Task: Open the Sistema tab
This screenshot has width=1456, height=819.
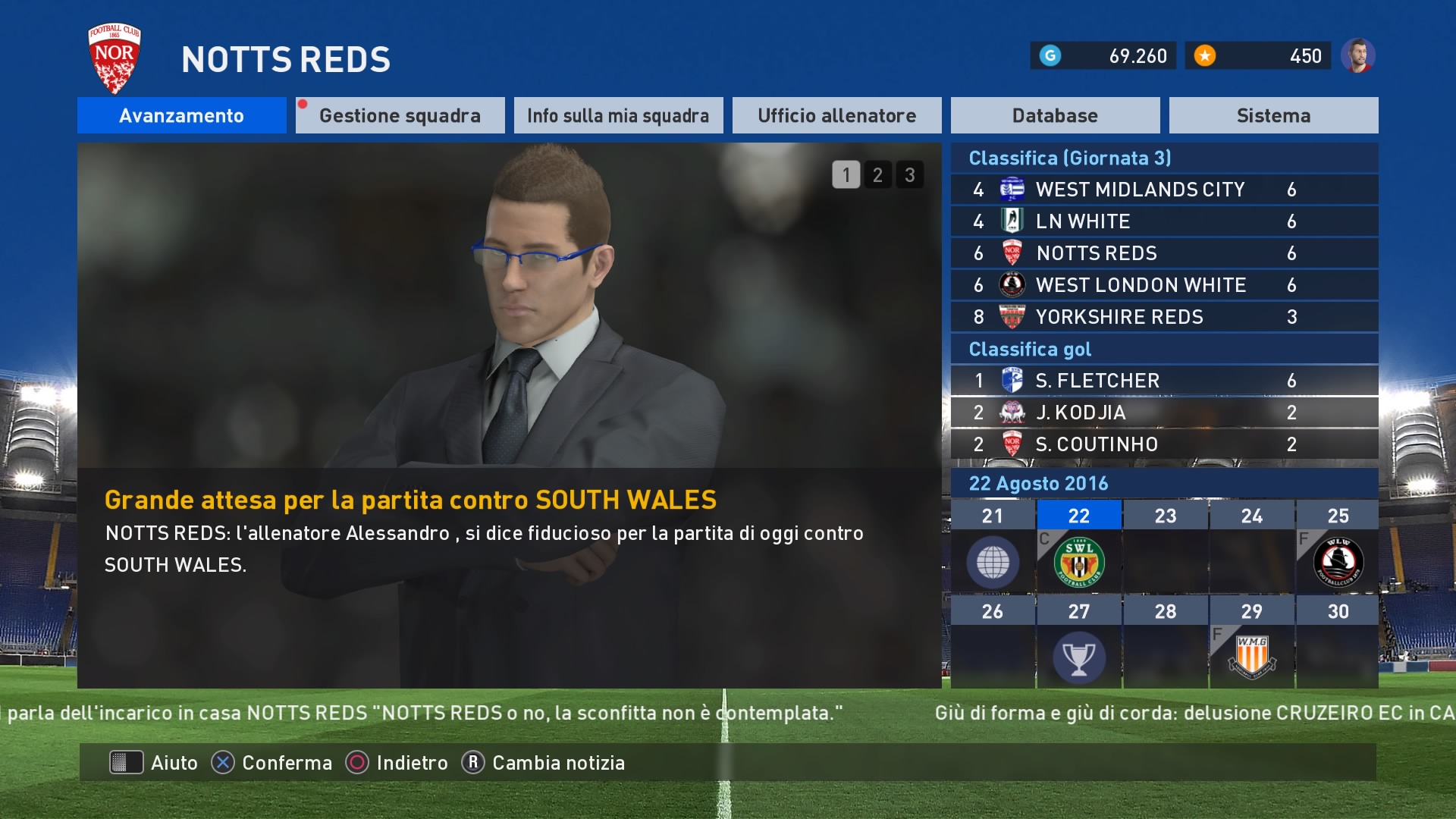Action: tap(1273, 115)
